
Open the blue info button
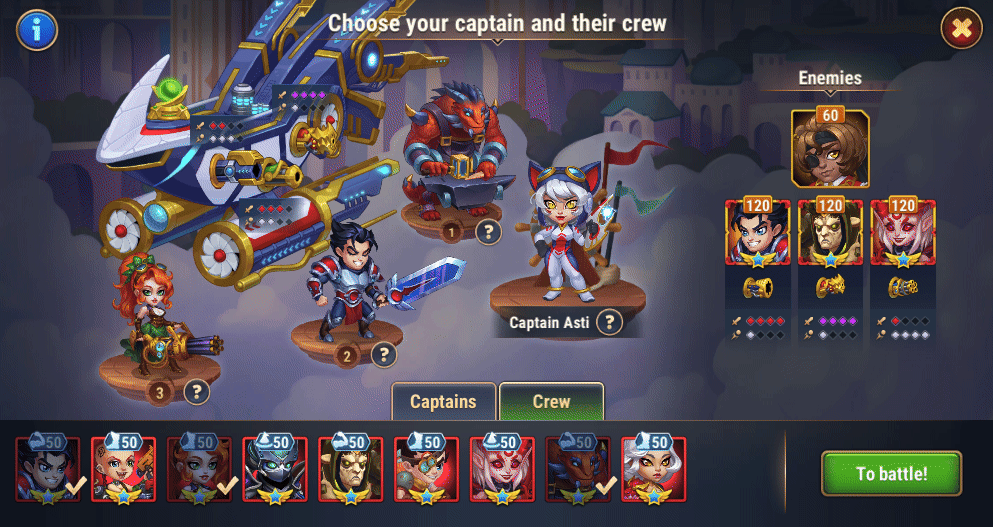(37, 30)
